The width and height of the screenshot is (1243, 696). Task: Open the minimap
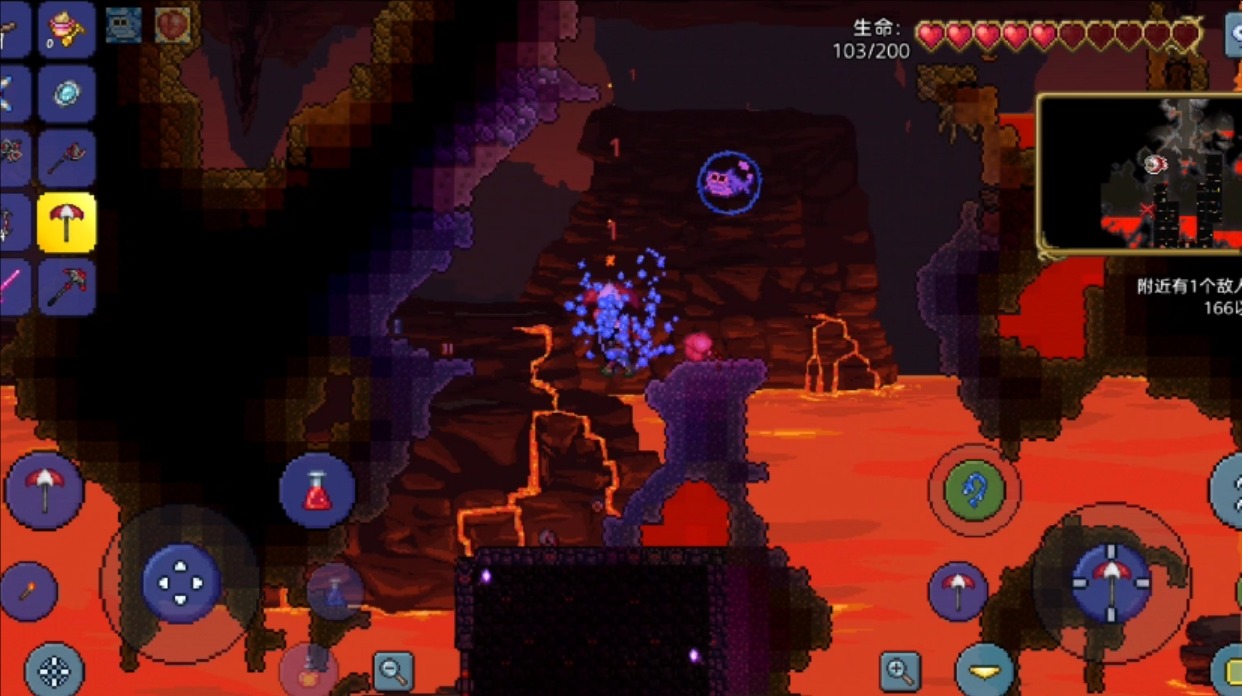[1140, 172]
